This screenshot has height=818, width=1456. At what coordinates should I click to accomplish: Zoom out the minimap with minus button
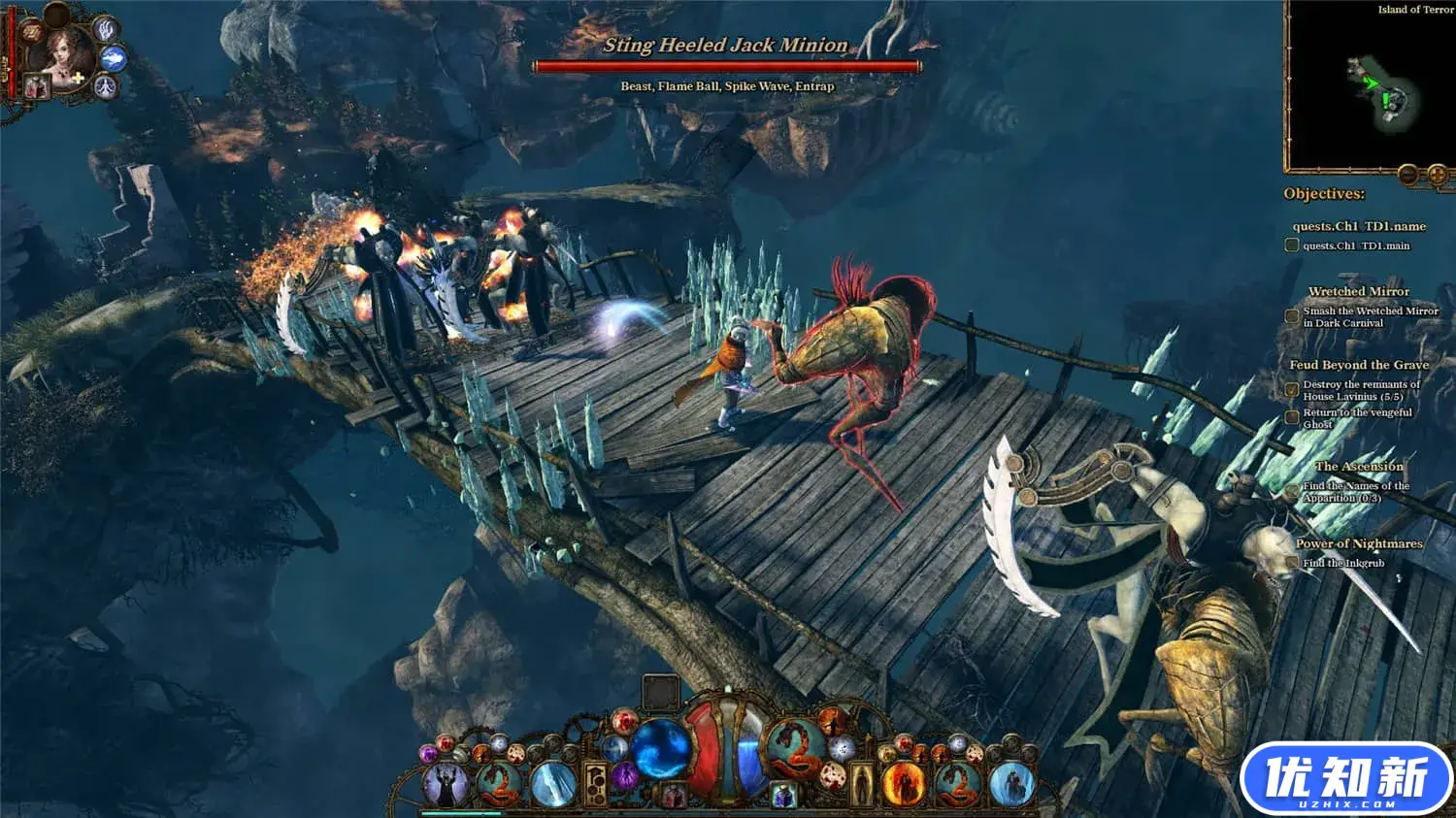pos(1408,176)
